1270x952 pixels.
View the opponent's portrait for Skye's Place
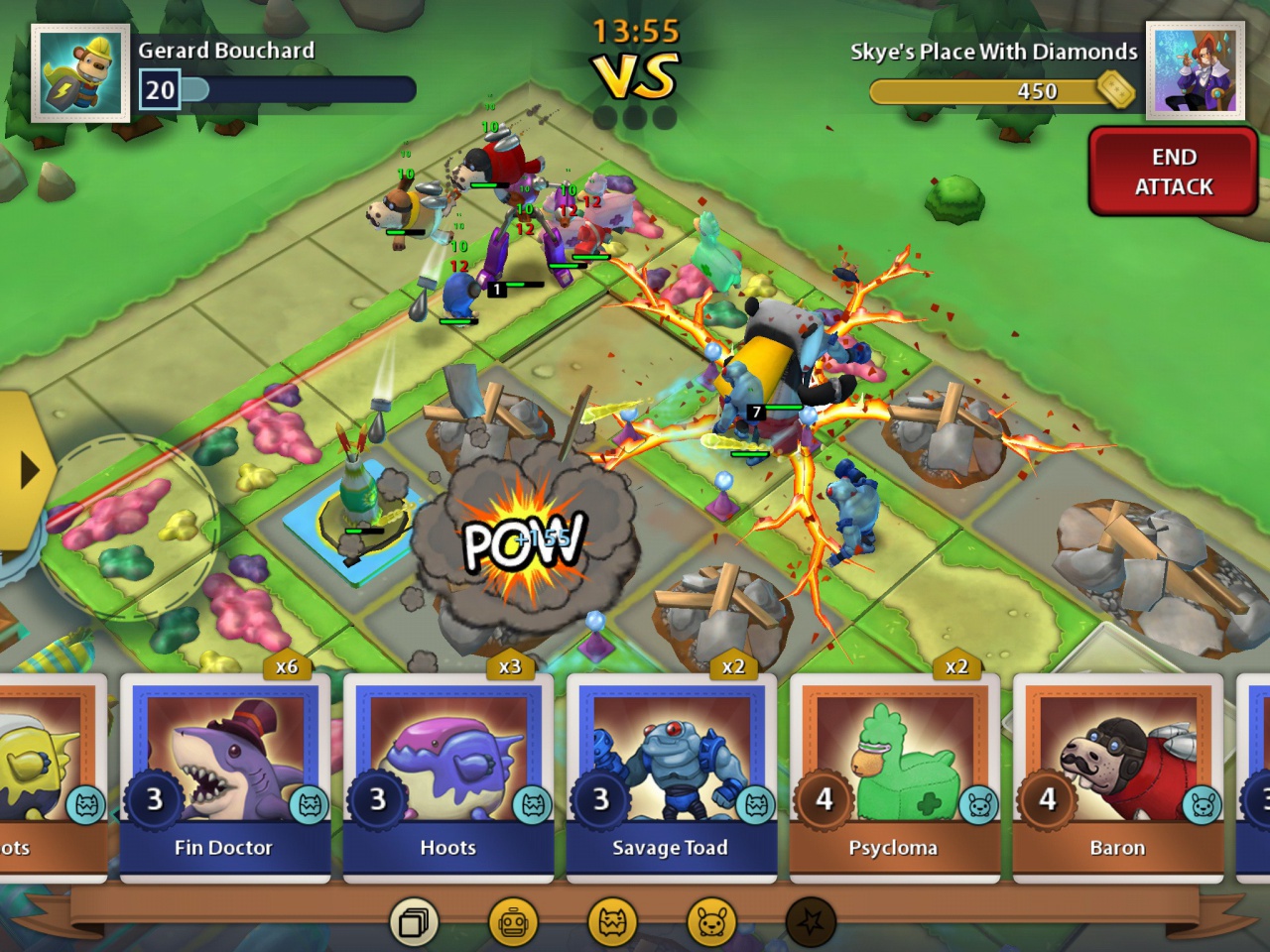point(1196,71)
